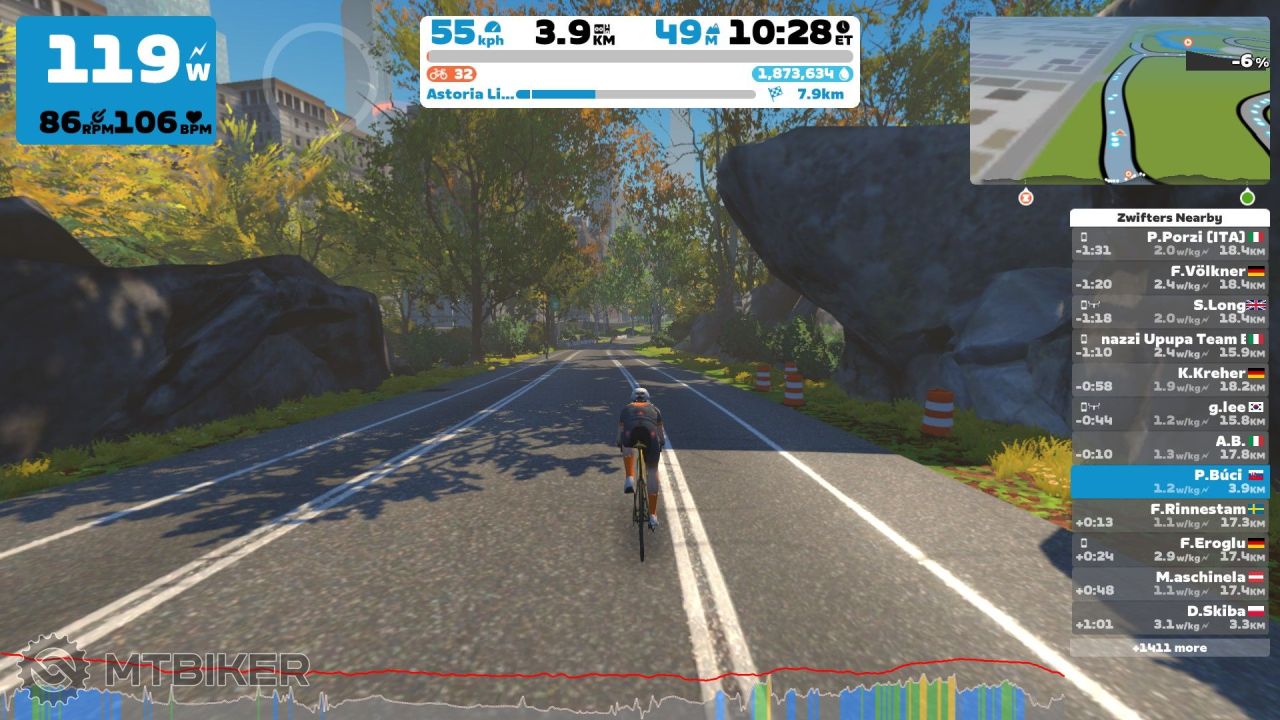1280x720 pixels.
Task: Click the Zwifters Nearby header
Action: (1169, 218)
